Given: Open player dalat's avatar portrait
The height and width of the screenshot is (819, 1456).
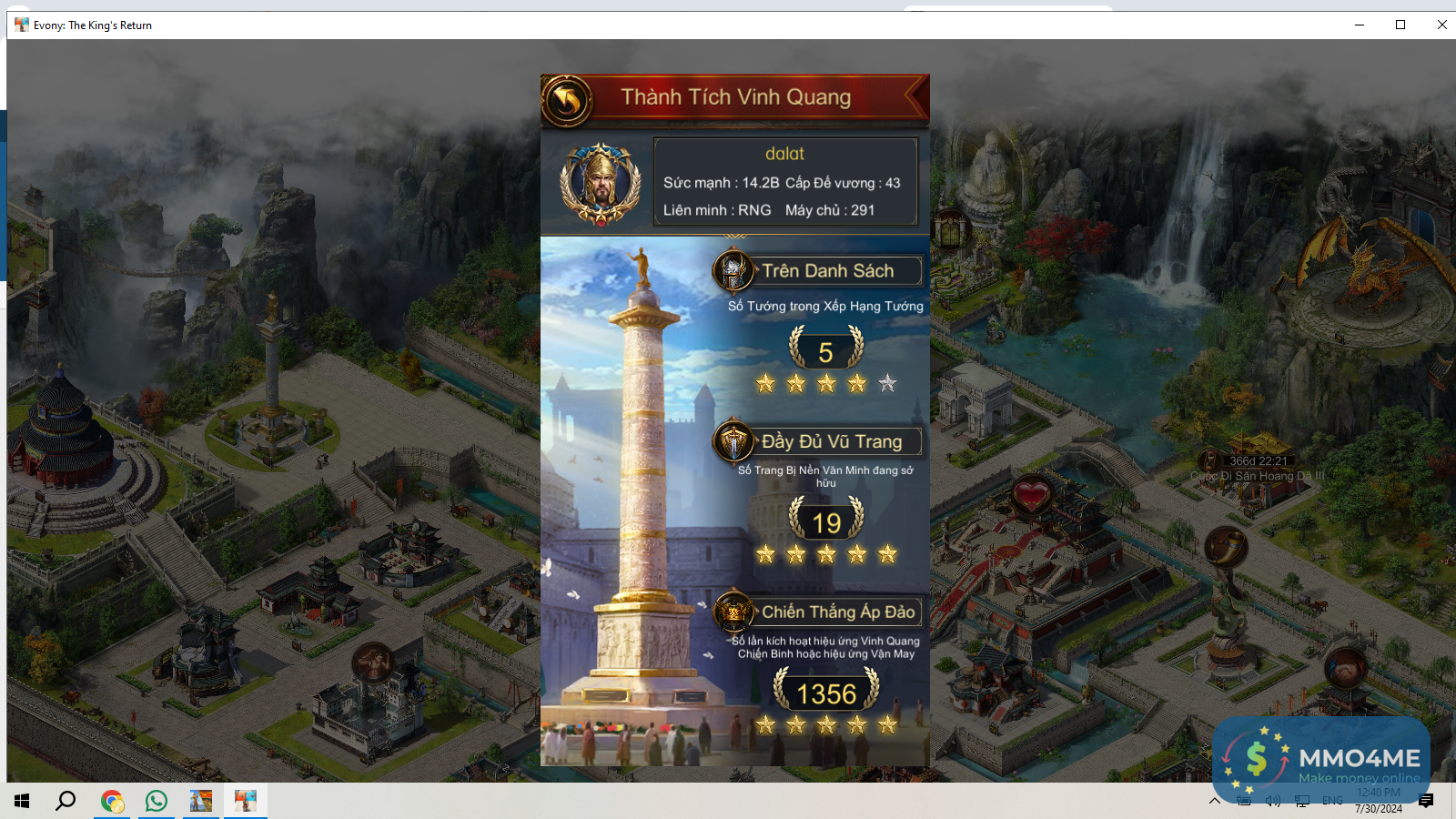Looking at the screenshot, I should click(600, 183).
